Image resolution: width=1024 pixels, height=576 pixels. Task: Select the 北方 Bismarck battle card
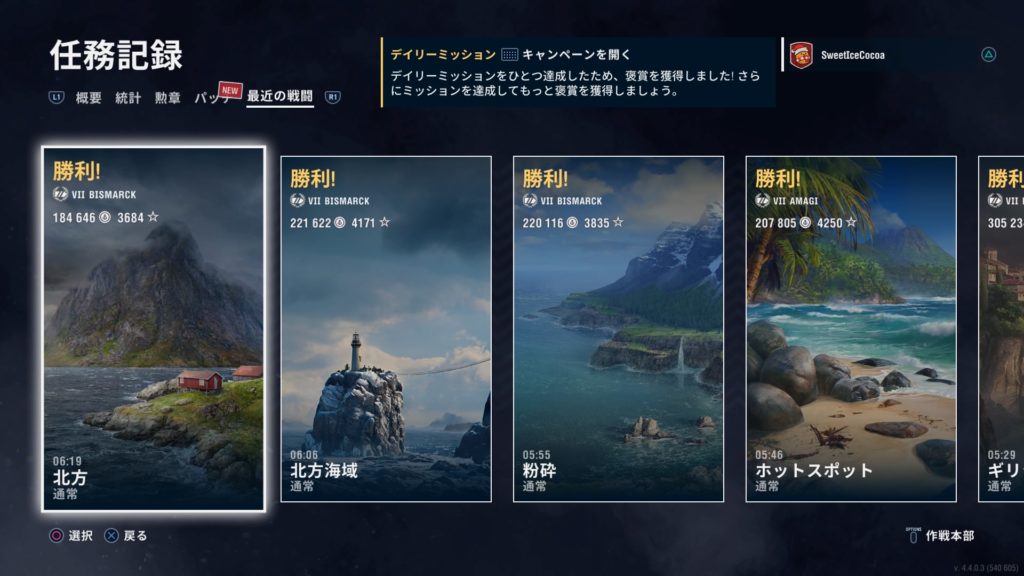click(x=154, y=329)
